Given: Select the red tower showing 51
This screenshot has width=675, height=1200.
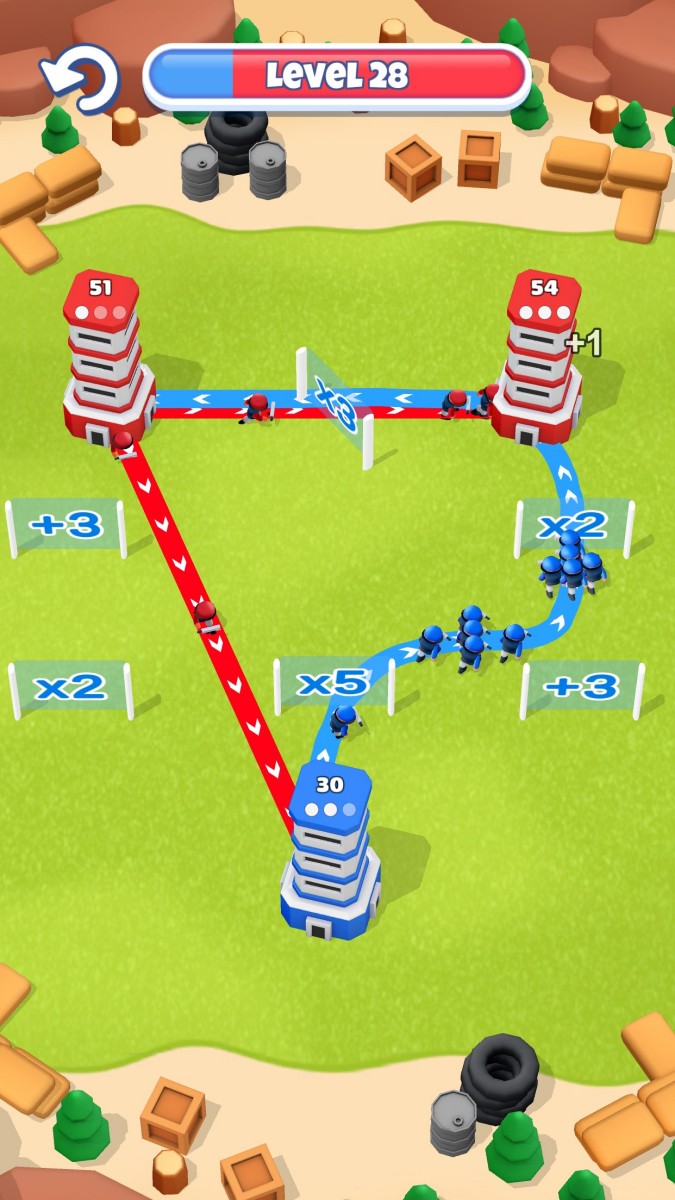Looking at the screenshot, I should point(106,362).
